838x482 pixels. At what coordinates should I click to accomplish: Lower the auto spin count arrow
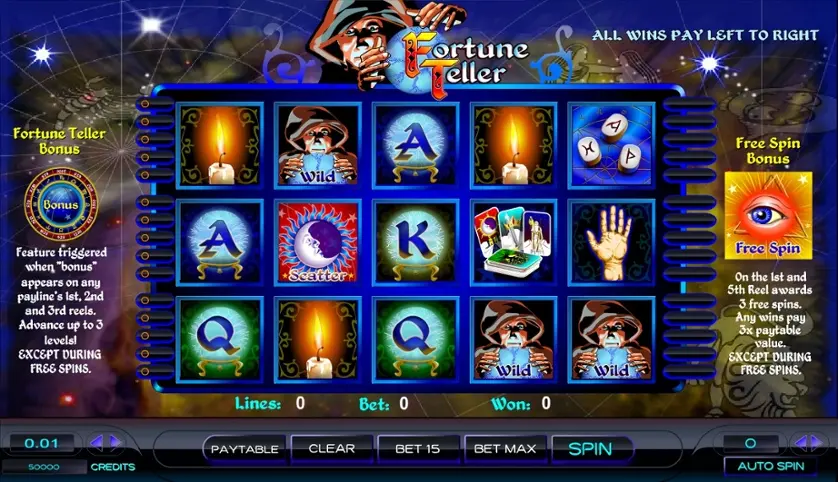pyautogui.click(x=799, y=442)
